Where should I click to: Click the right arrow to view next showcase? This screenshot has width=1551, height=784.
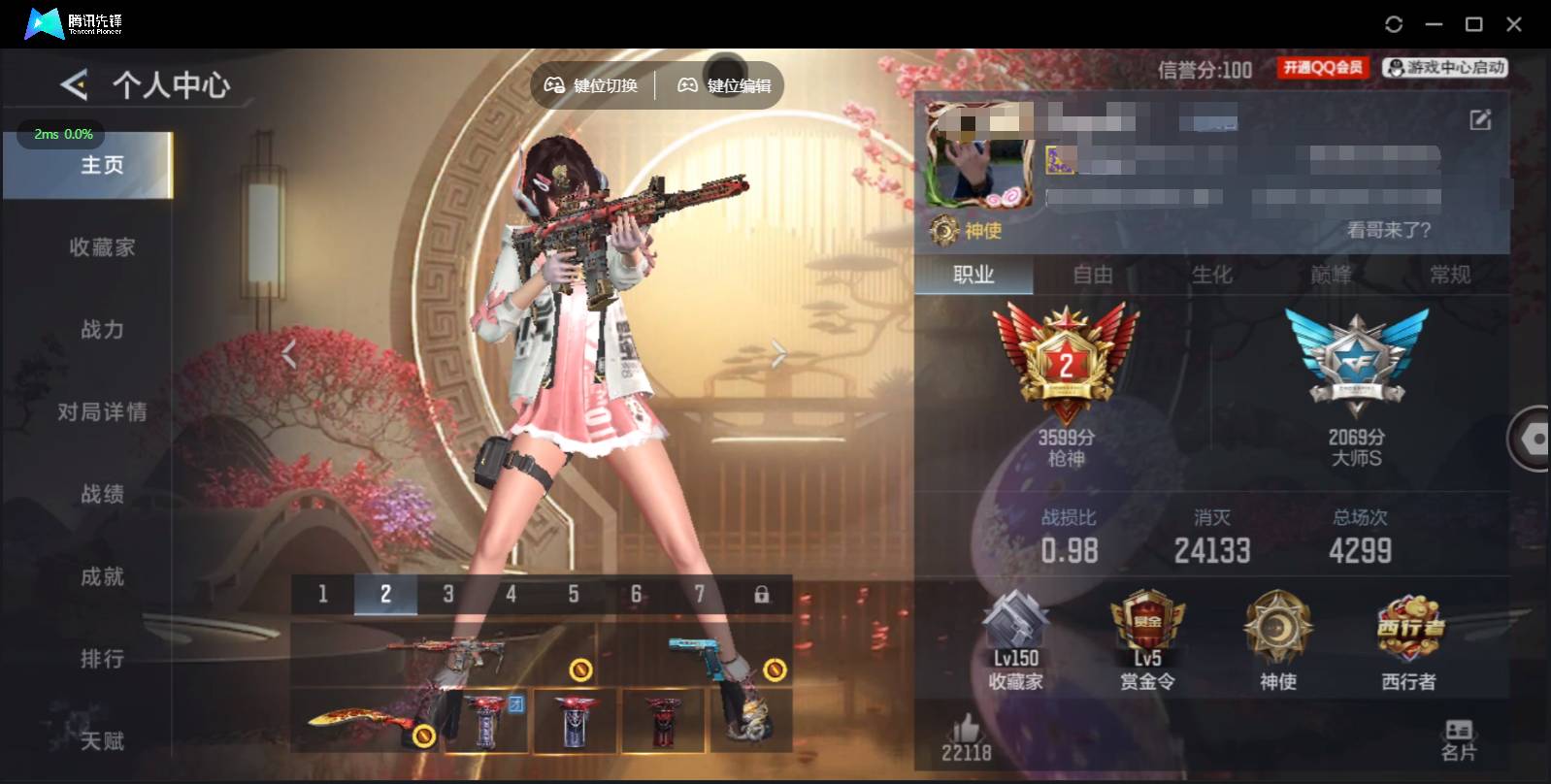pos(775,352)
